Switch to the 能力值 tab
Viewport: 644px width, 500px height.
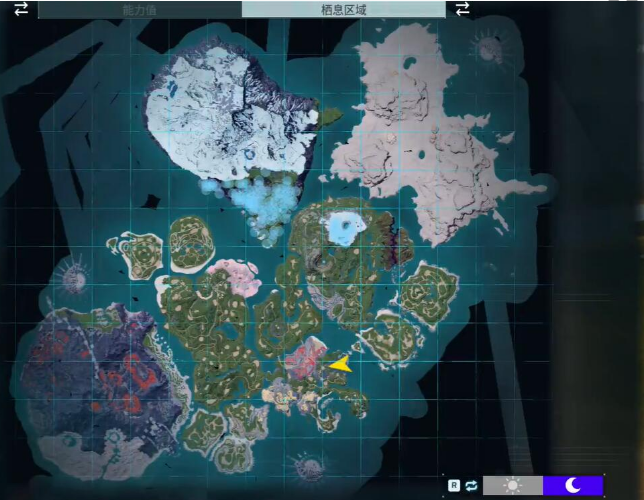pyautogui.click(x=139, y=9)
